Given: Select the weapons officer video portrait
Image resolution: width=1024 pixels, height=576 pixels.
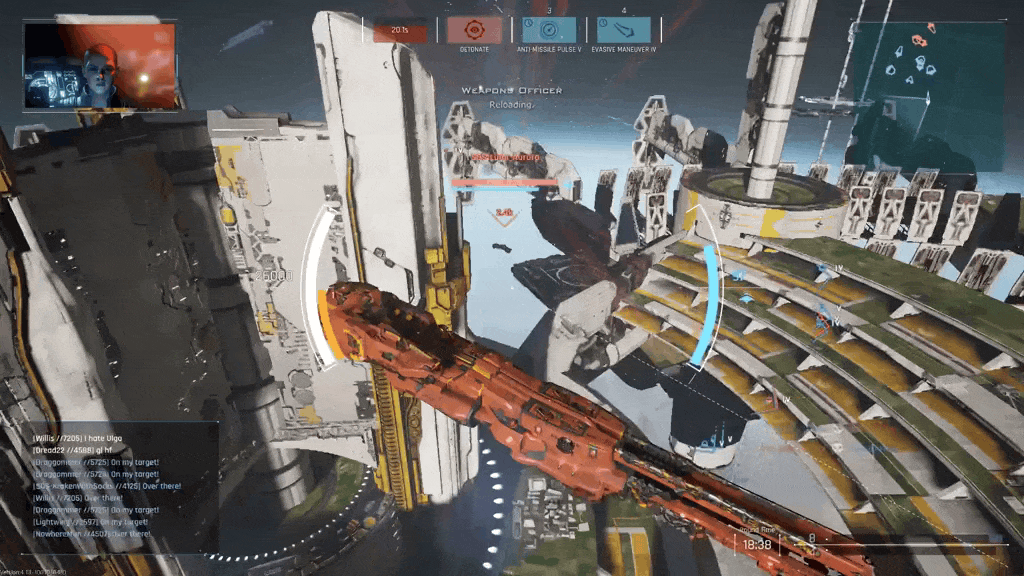Looking at the screenshot, I should click(x=100, y=66).
